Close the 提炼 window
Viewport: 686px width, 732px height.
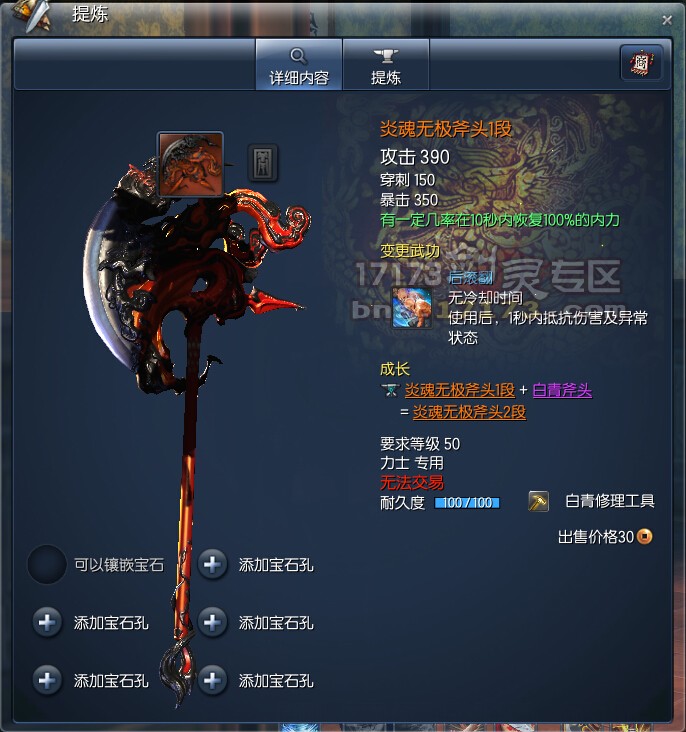pos(667,19)
